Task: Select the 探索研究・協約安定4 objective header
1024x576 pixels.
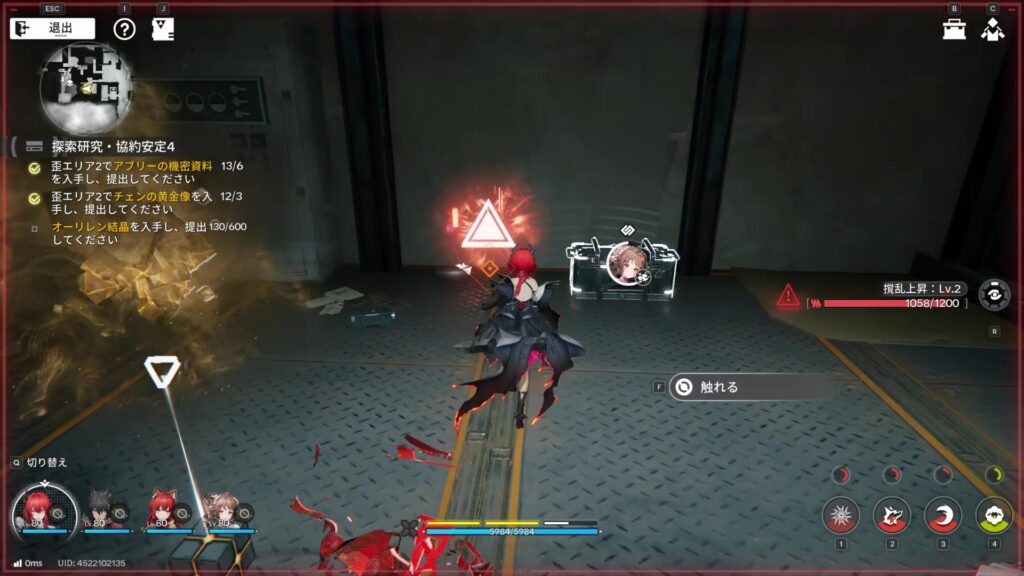Action: (112, 146)
